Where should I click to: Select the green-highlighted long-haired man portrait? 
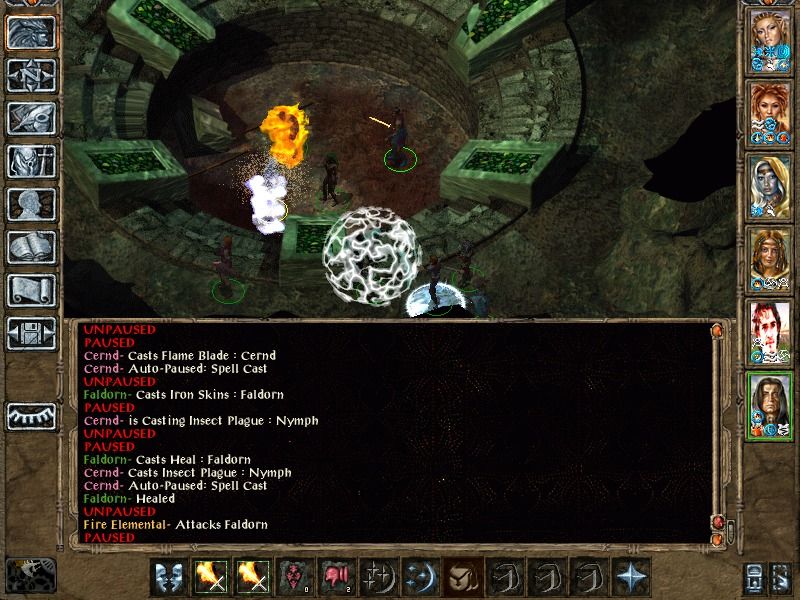[771, 407]
